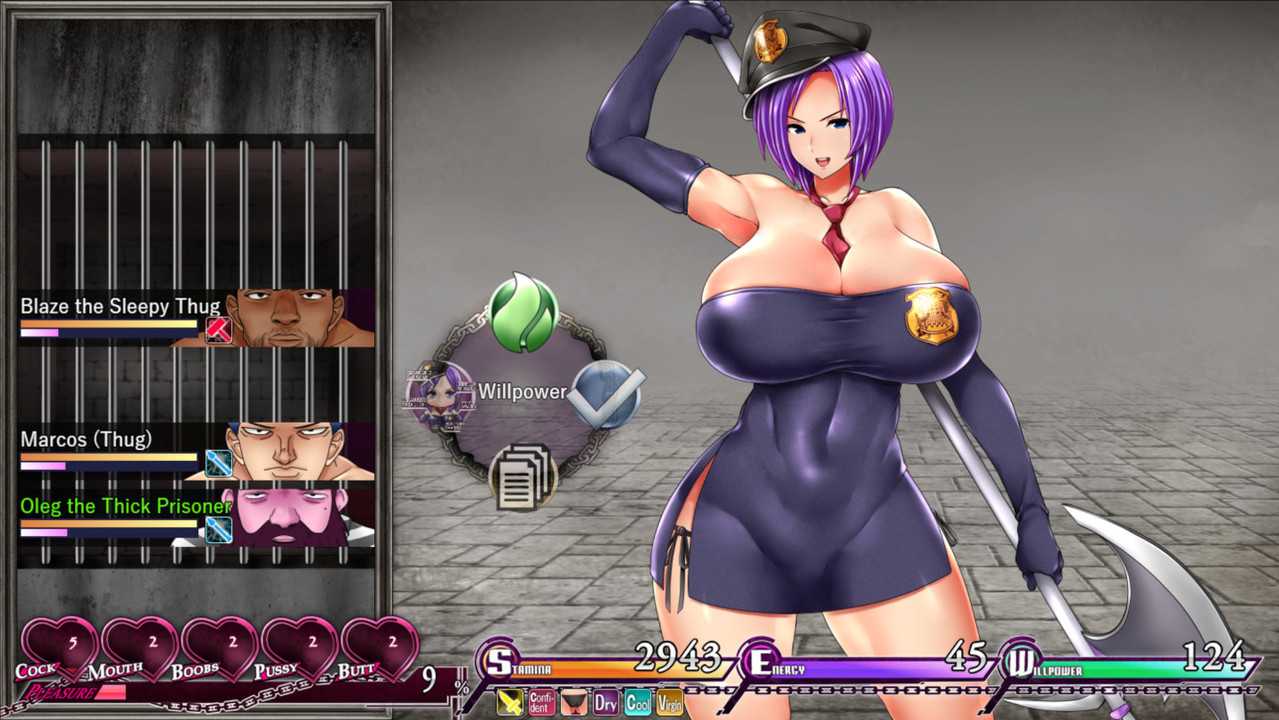Target Blaze the Sleepy Thug

[196, 318]
